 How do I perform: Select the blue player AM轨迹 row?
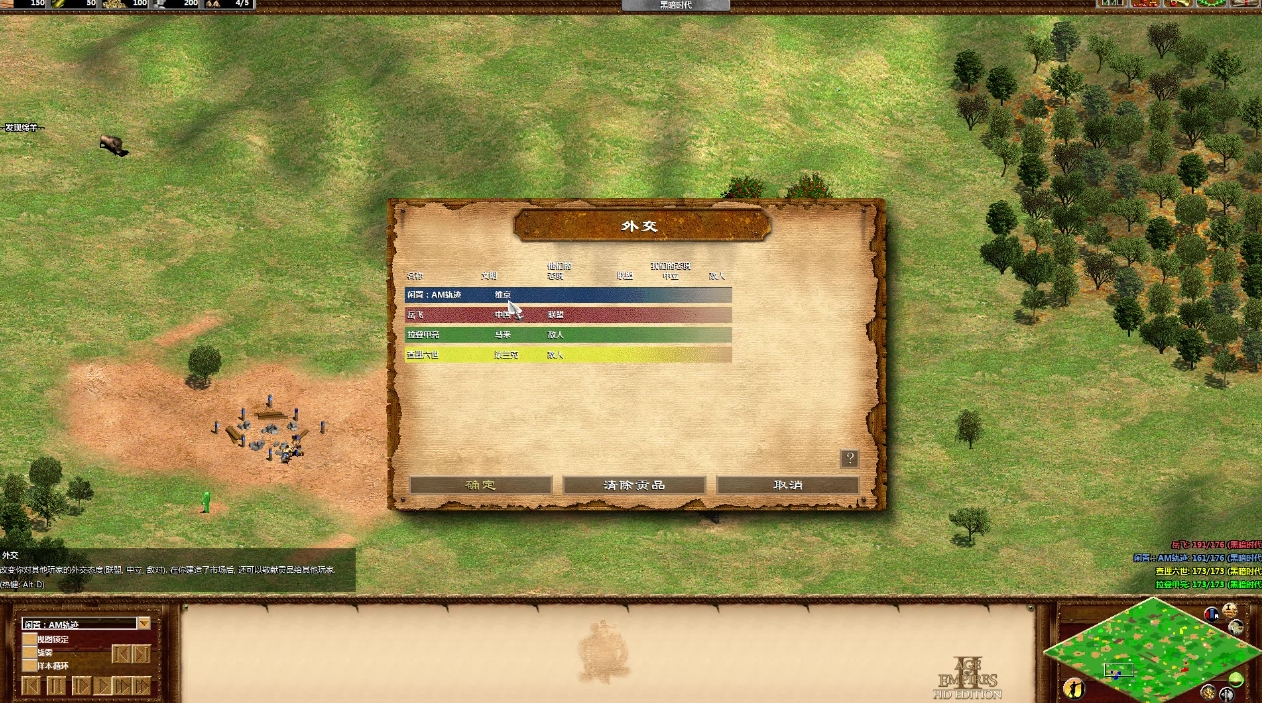[x=568, y=295]
